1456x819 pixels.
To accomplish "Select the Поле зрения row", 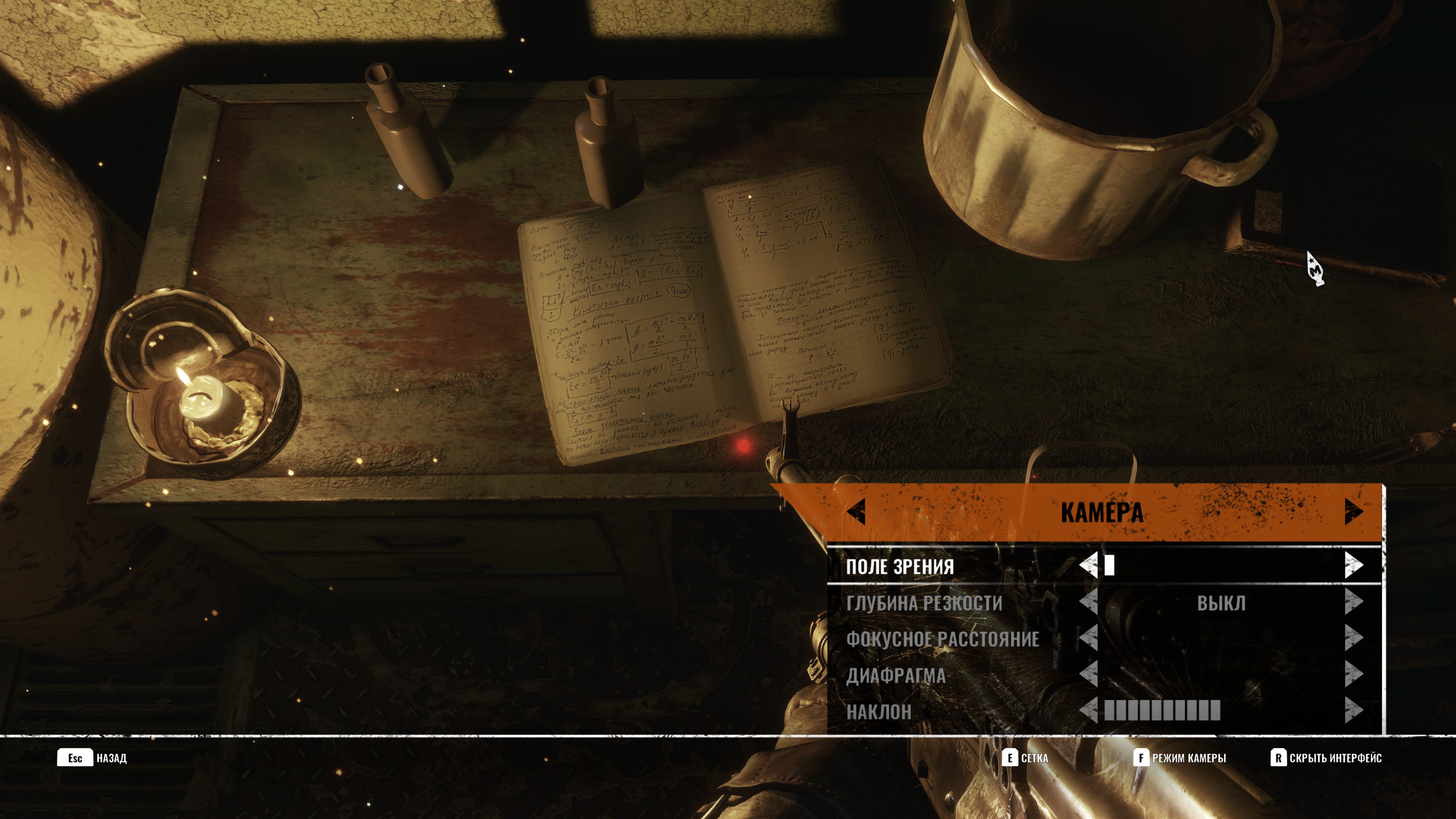I will [x=900, y=566].
